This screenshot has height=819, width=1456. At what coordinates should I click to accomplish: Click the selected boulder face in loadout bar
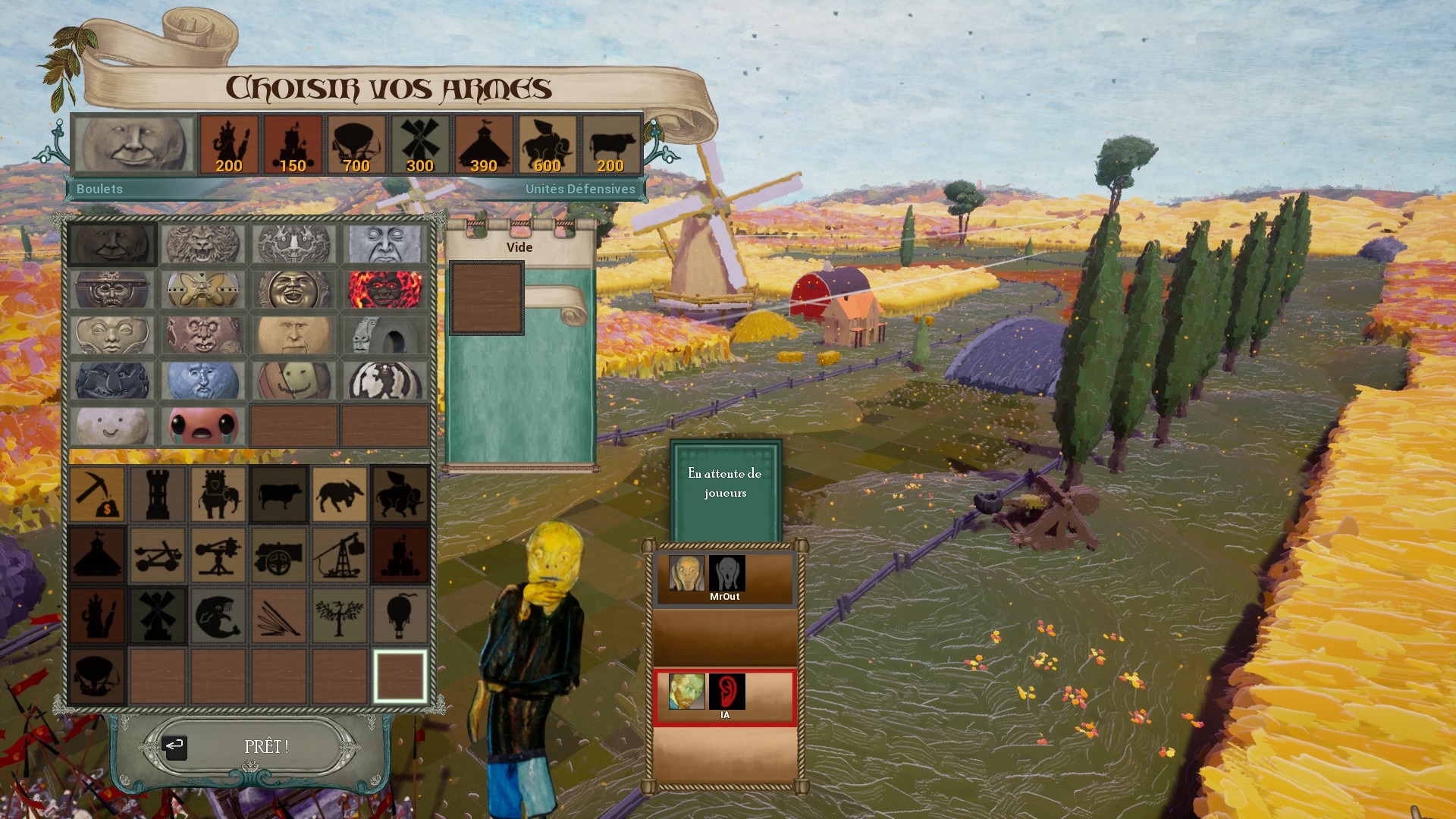tap(134, 144)
